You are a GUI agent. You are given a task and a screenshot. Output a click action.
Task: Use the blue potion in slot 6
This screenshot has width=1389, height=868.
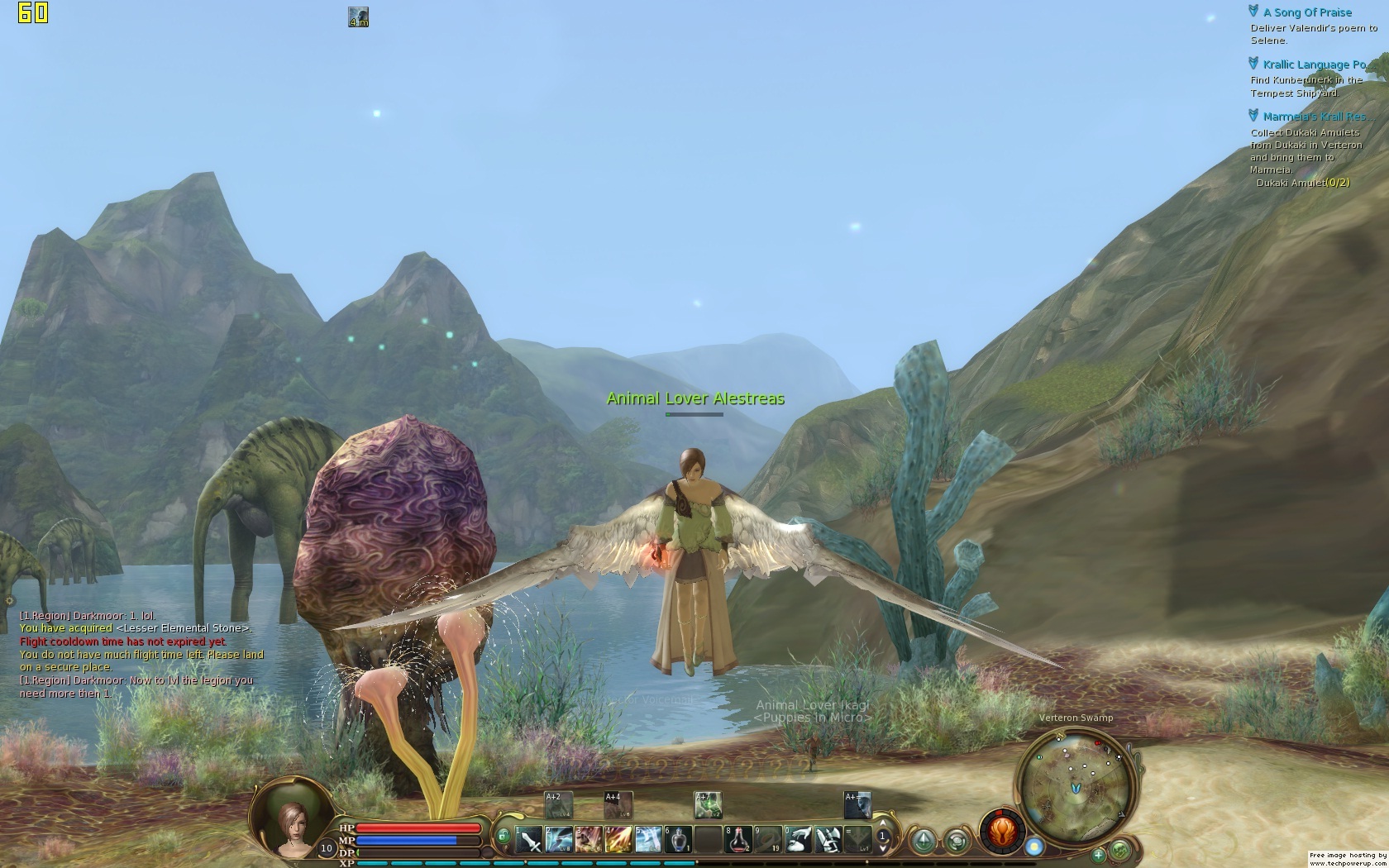click(x=678, y=839)
